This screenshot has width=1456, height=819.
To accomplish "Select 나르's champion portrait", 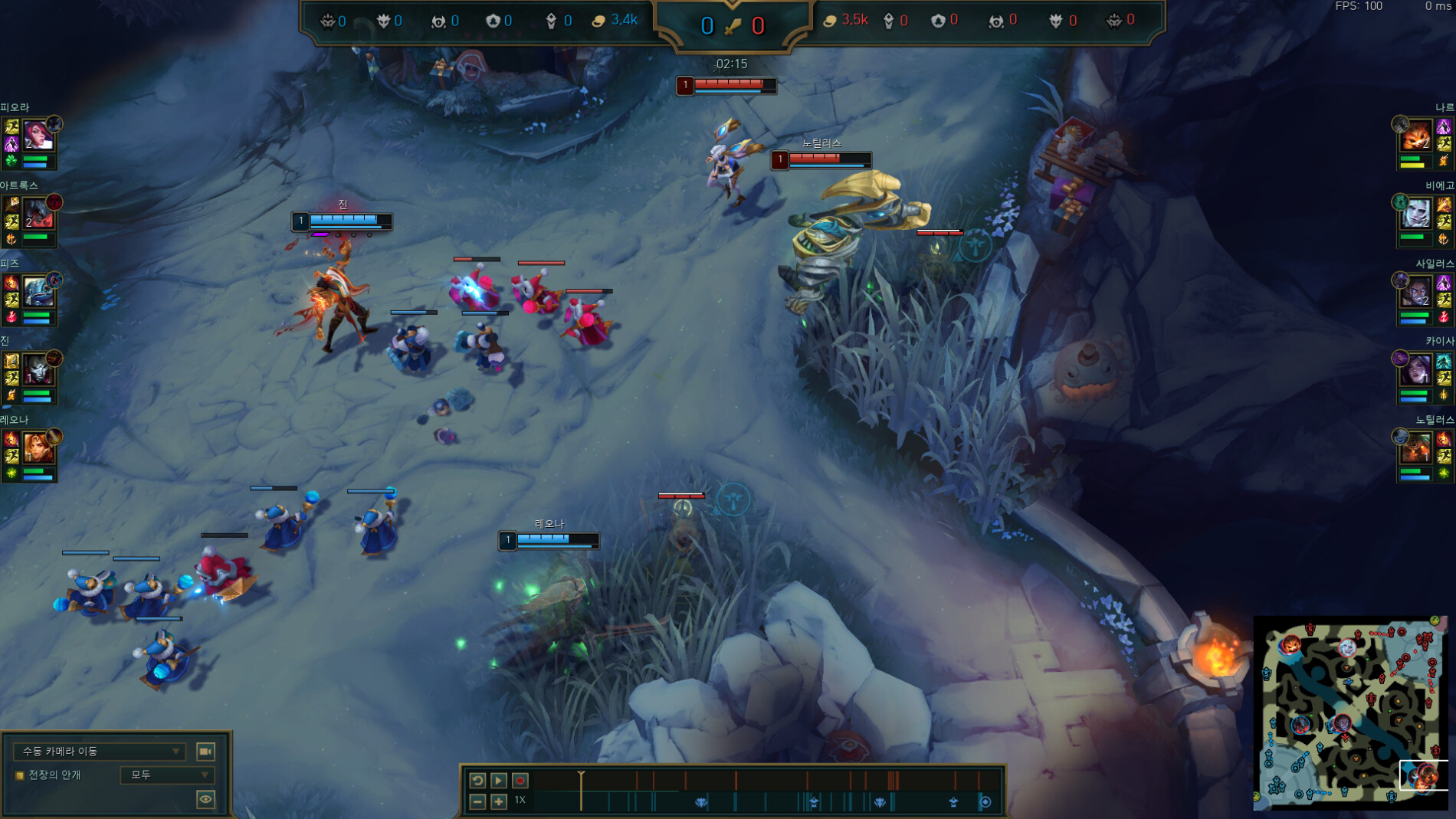I will tap(1416, 136).
